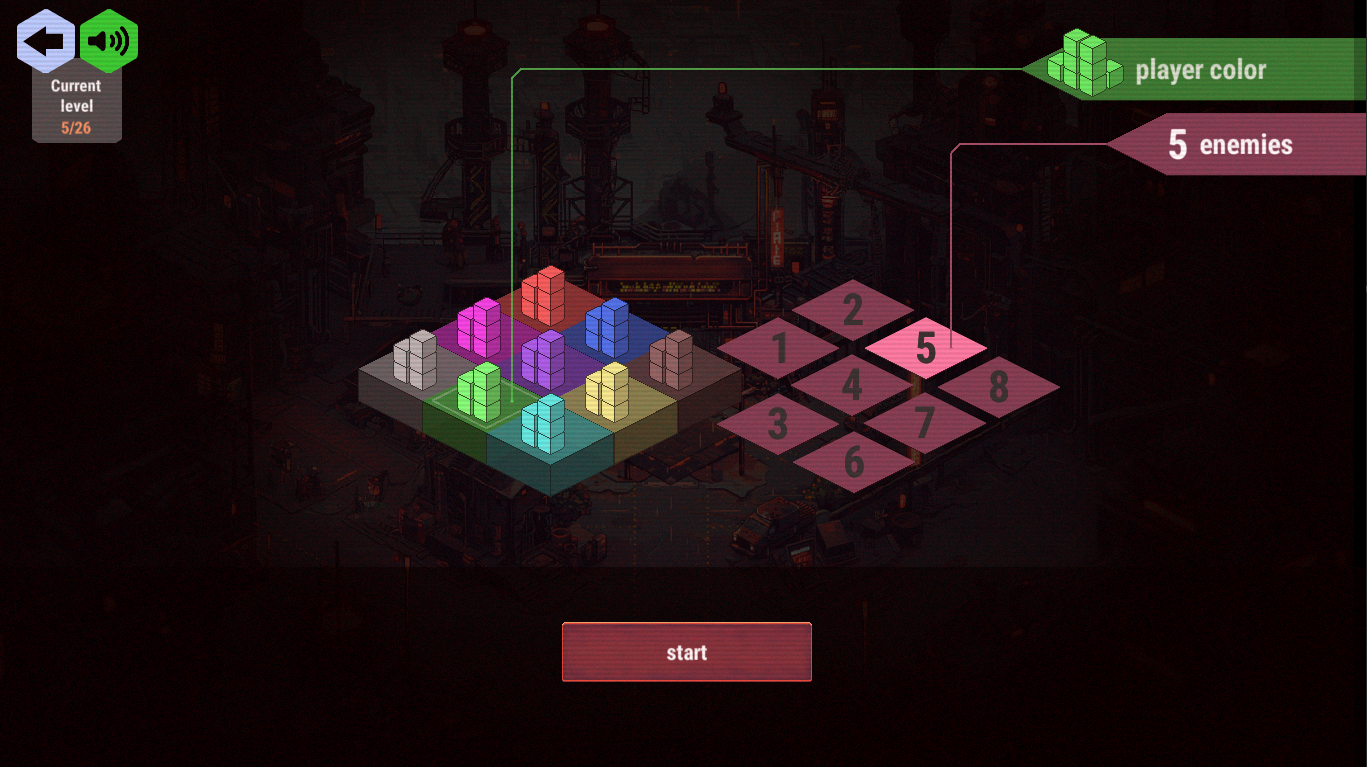The width and height of the screenshot is (1367, 767).
Task: Mute the game sound
Action: (108, 40)
